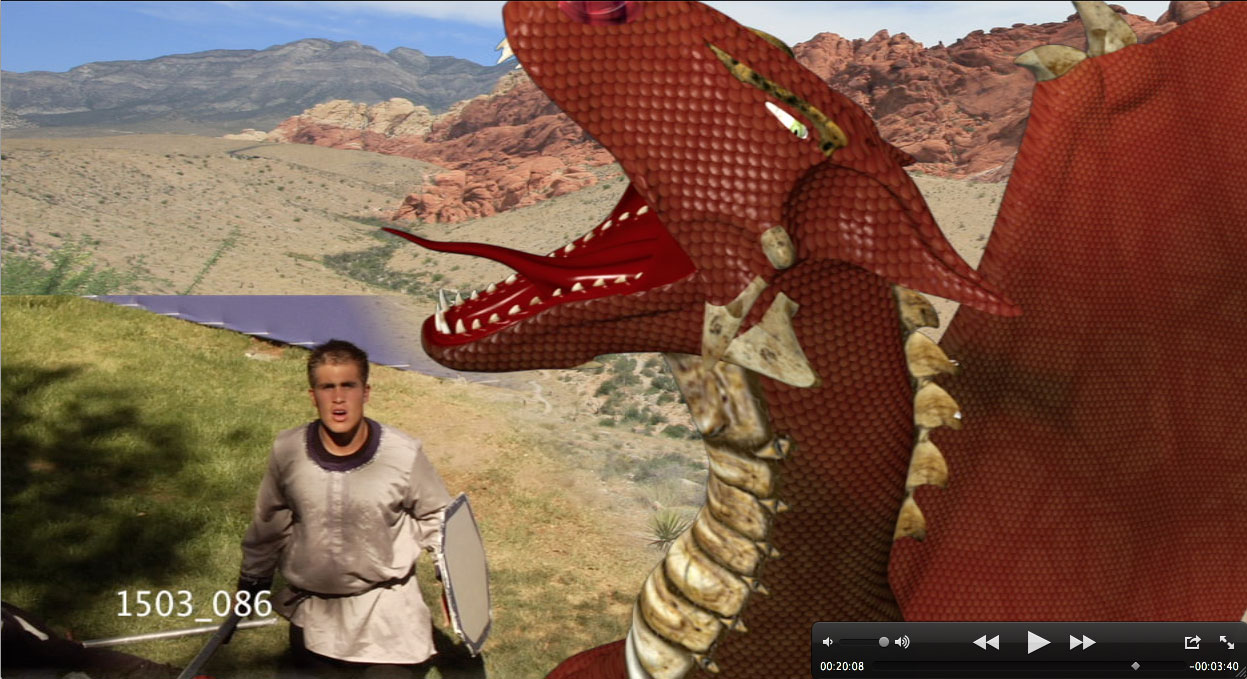The width and height of the screenshot is (1247, 679).
Task: Play the video with the play button
Action: tap(1038, 642)
